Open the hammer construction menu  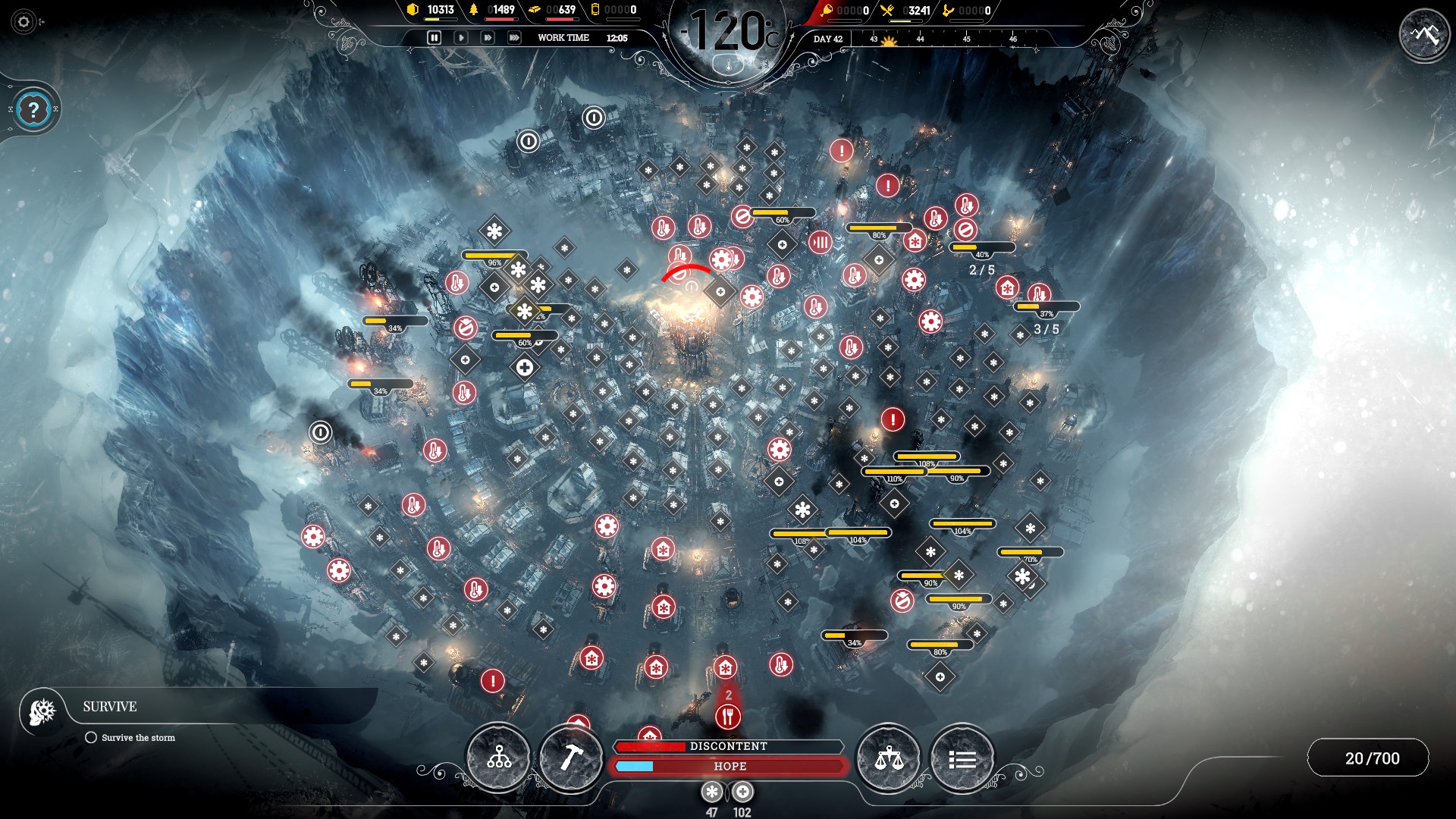coord(571,758)
